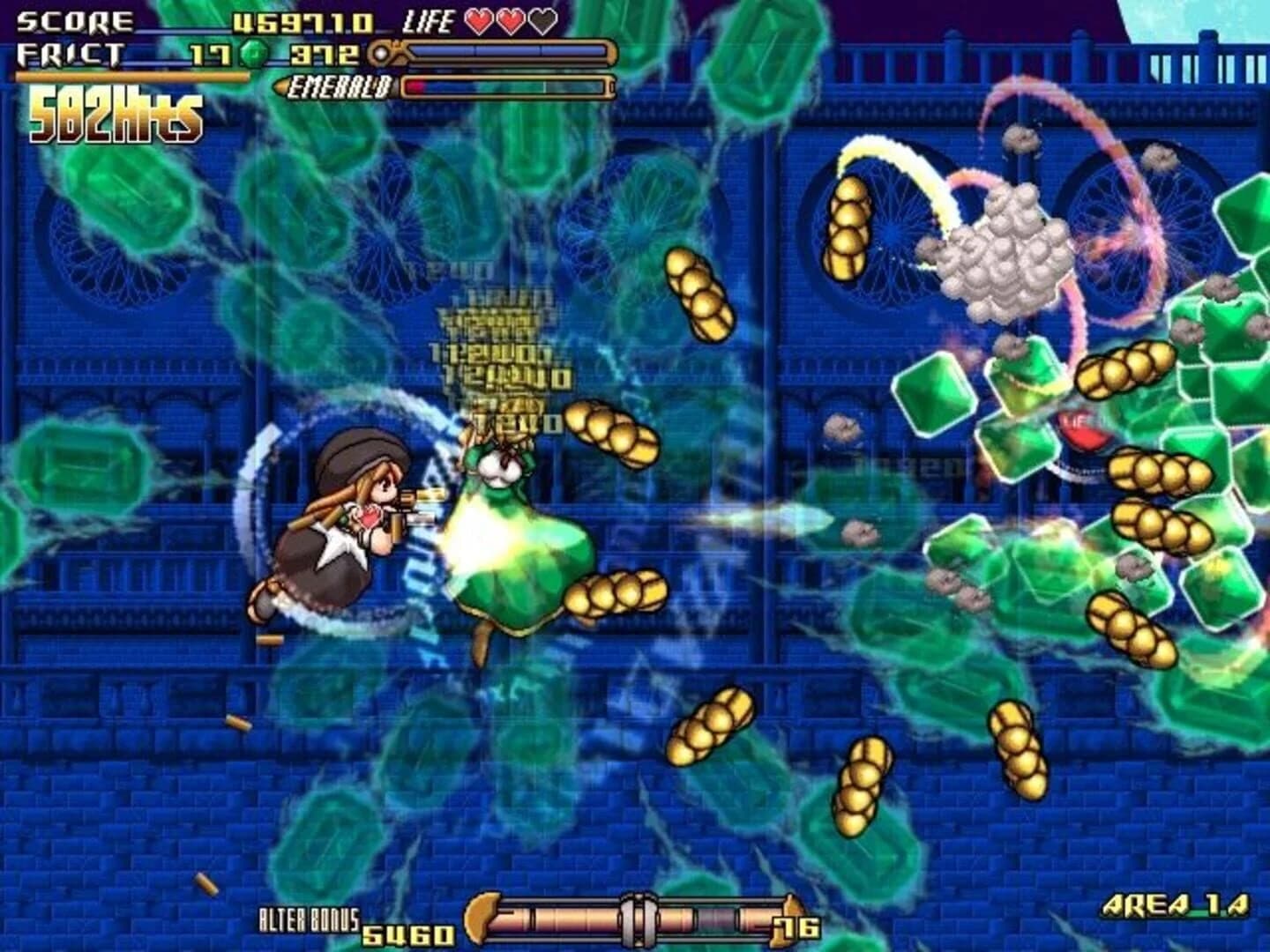Click the darkened third heart in LIFE
The width and height of the screenshot is (1270, 952).
coord(542,24)
